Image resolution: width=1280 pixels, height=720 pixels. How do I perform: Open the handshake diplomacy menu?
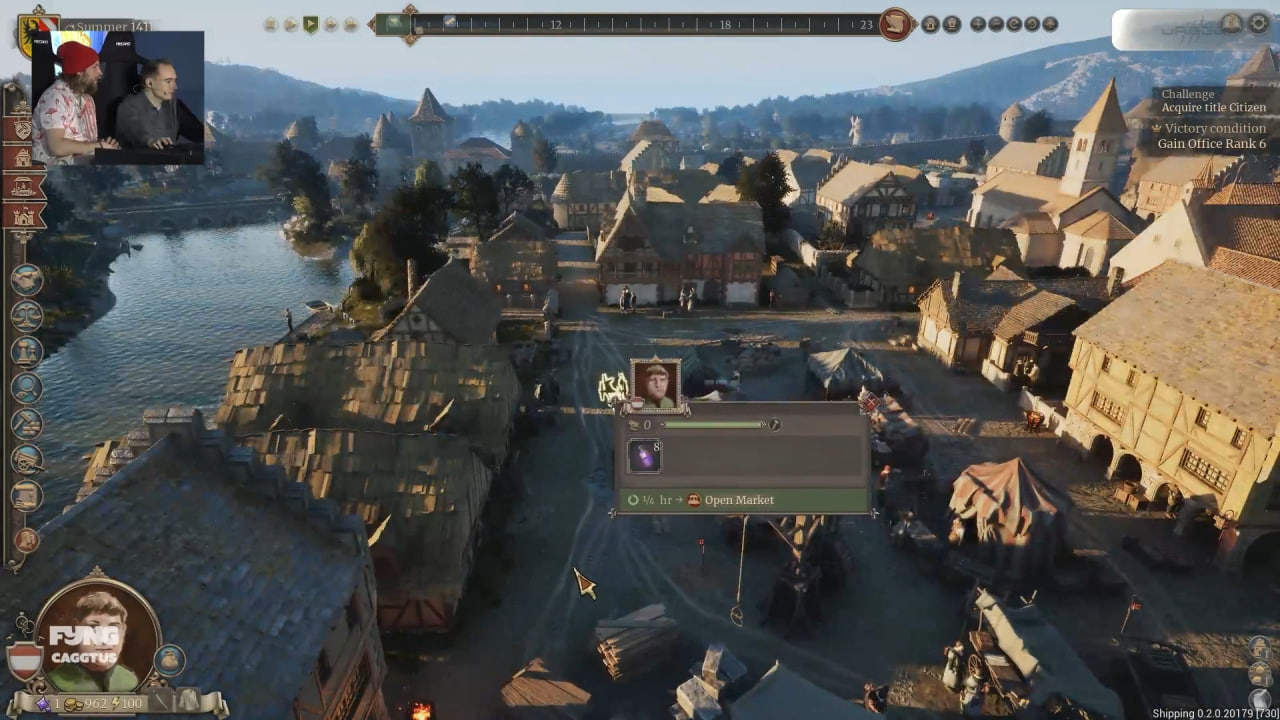[26, 280]
